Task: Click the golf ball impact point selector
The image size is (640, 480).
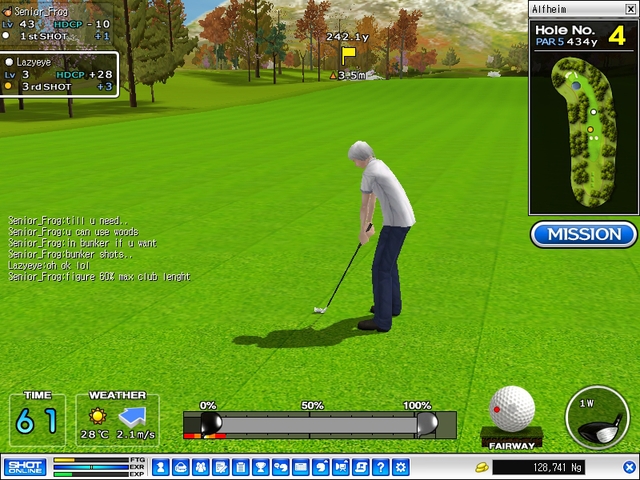Action: (511, 410)
